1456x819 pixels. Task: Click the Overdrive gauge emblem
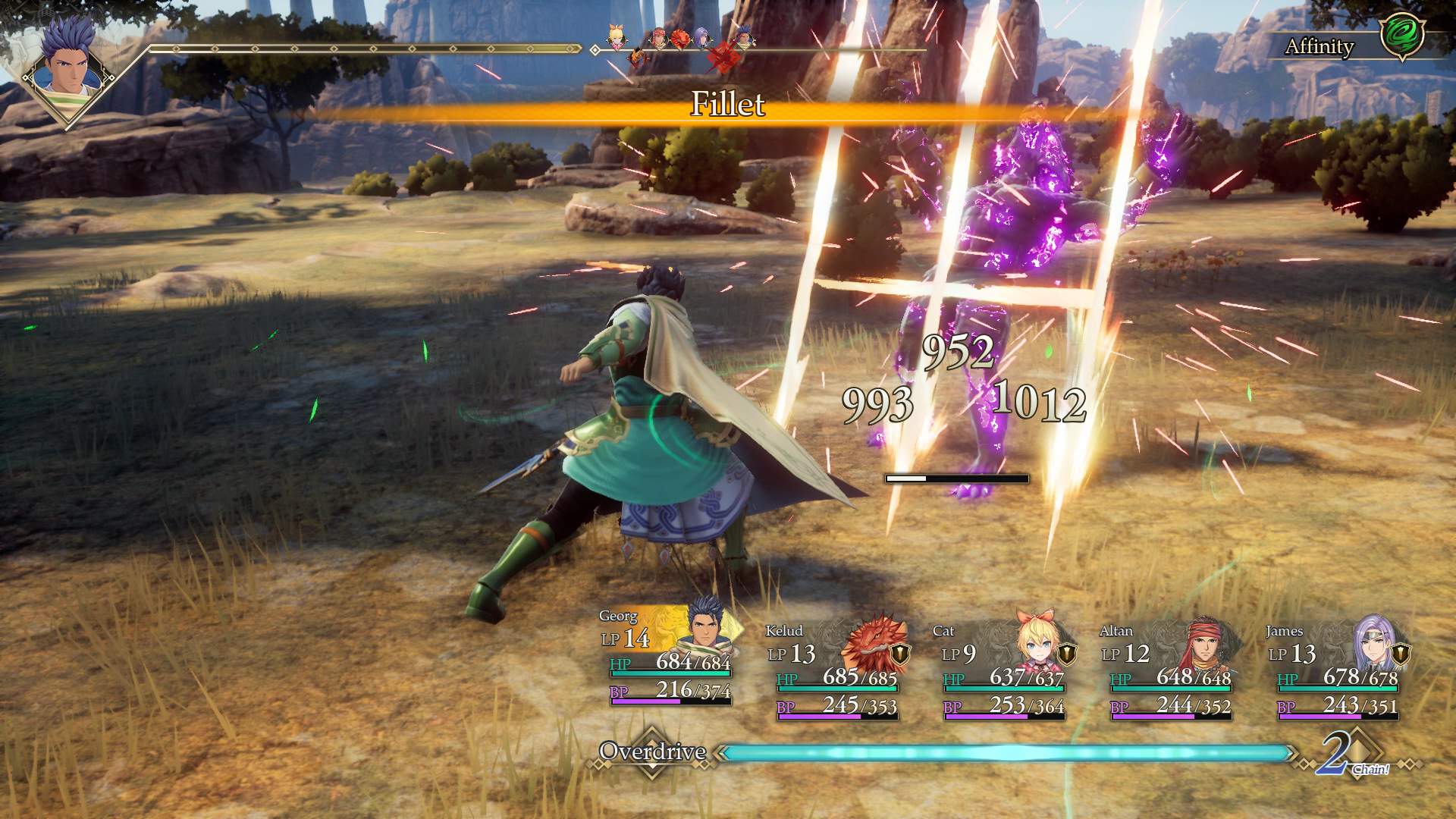[652, 752]
